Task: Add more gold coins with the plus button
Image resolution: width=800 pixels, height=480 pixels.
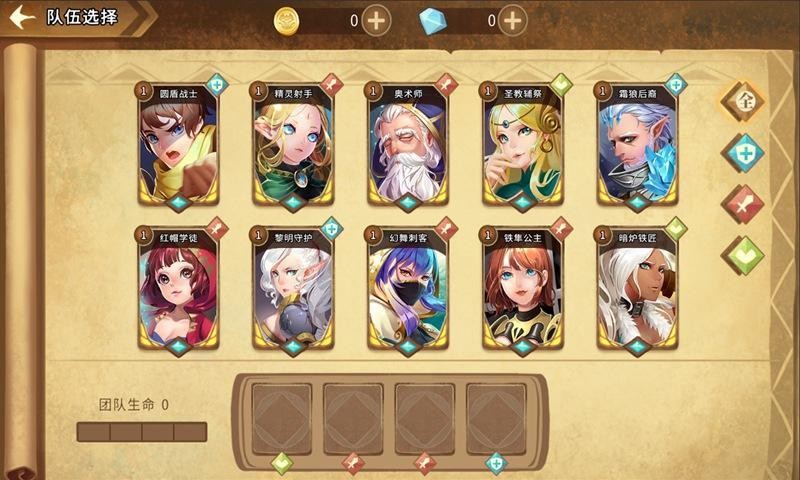Action: [376, 19]
